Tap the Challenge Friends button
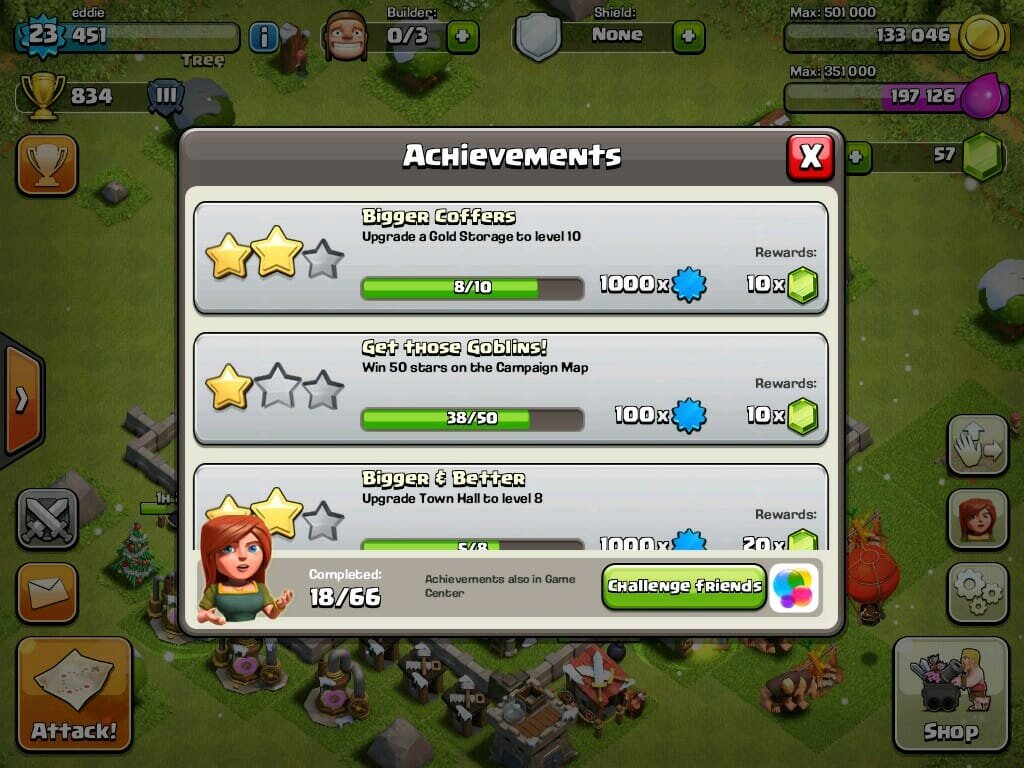 pos(684,587)
